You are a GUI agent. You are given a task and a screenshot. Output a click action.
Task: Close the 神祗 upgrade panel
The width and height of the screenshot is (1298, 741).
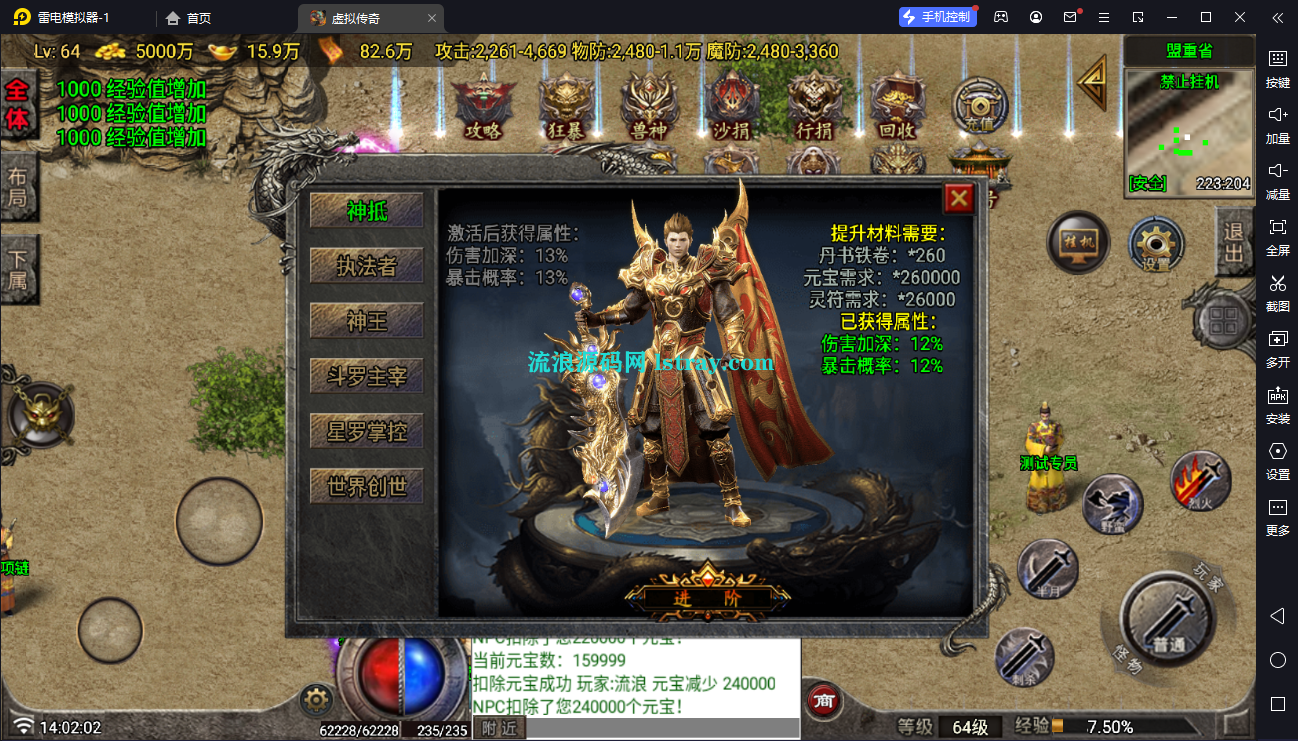958,199
